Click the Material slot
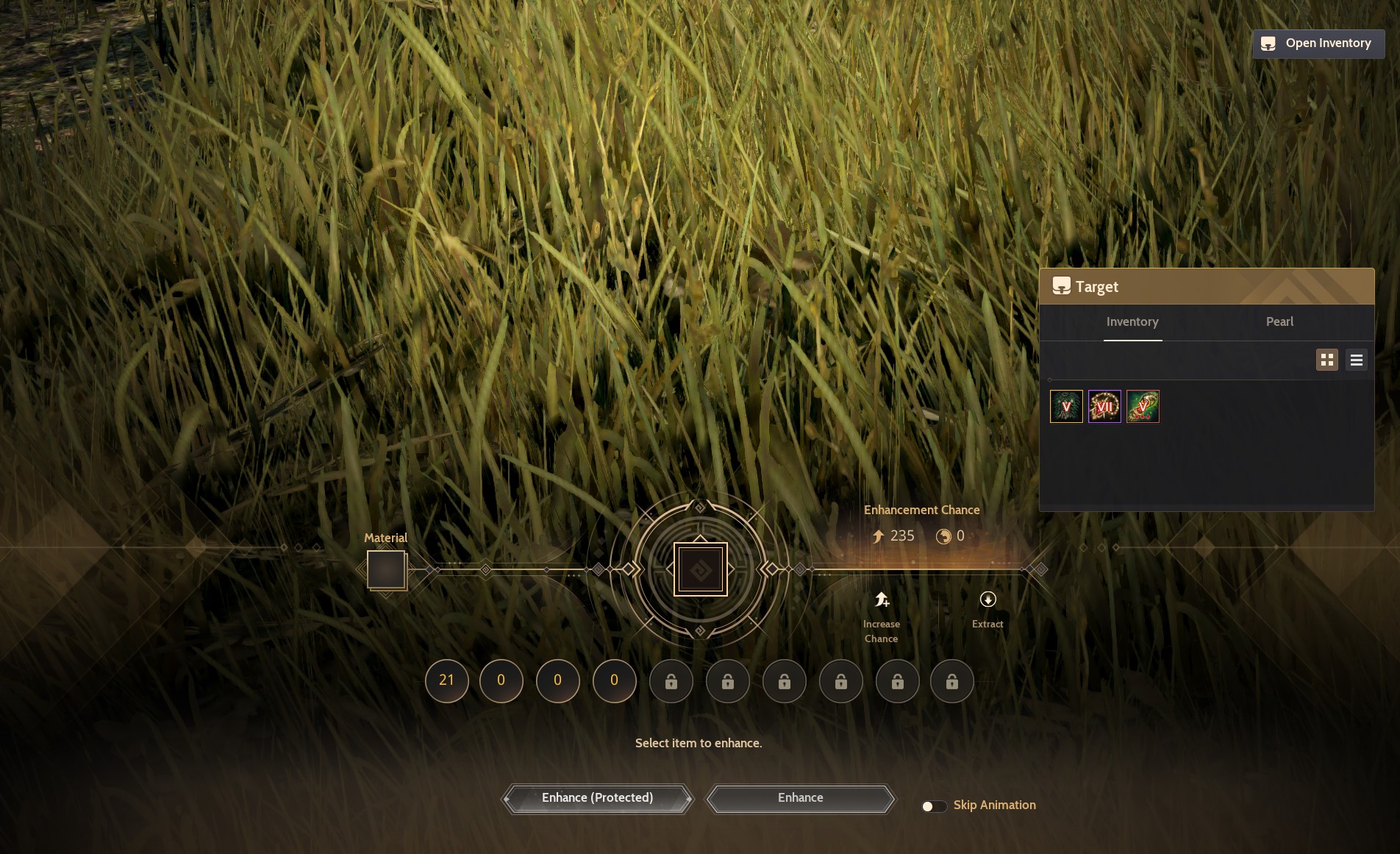This screenshot has height=854, width=1400. pyautogui.click(x=386, y=569)
